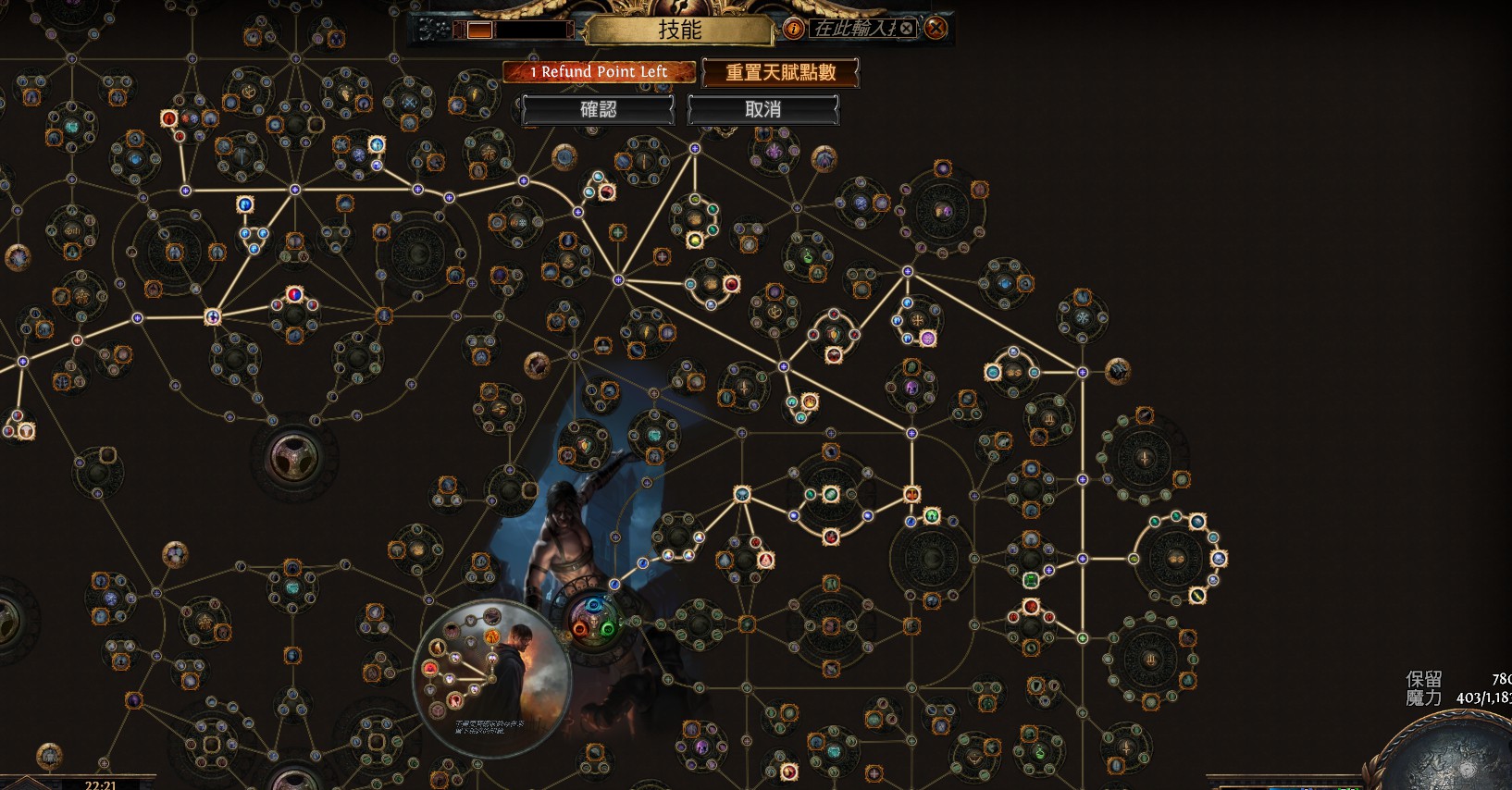1512x790 pixels.
Task: Focus the passive search text field
Action: tap(853, 29)
